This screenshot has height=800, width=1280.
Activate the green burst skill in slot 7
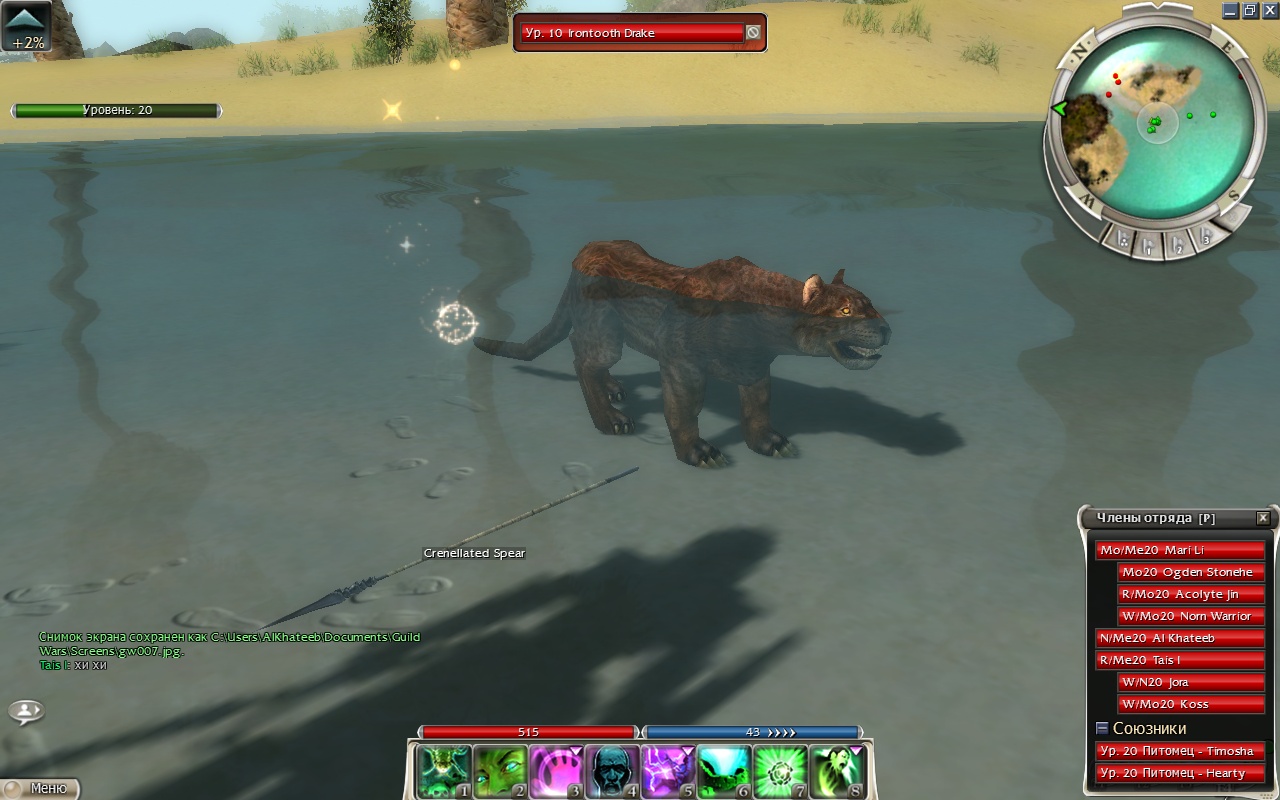(x=777, y=771)
